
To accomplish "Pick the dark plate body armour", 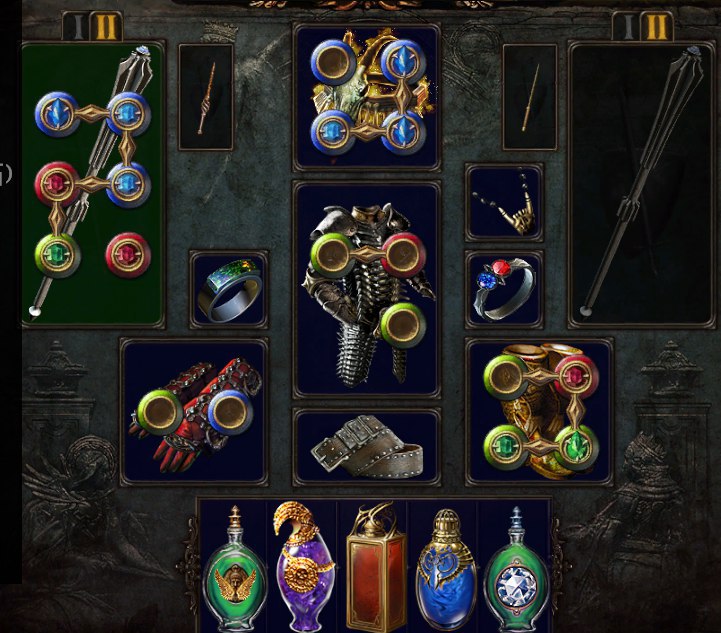I will click(366, 290).
